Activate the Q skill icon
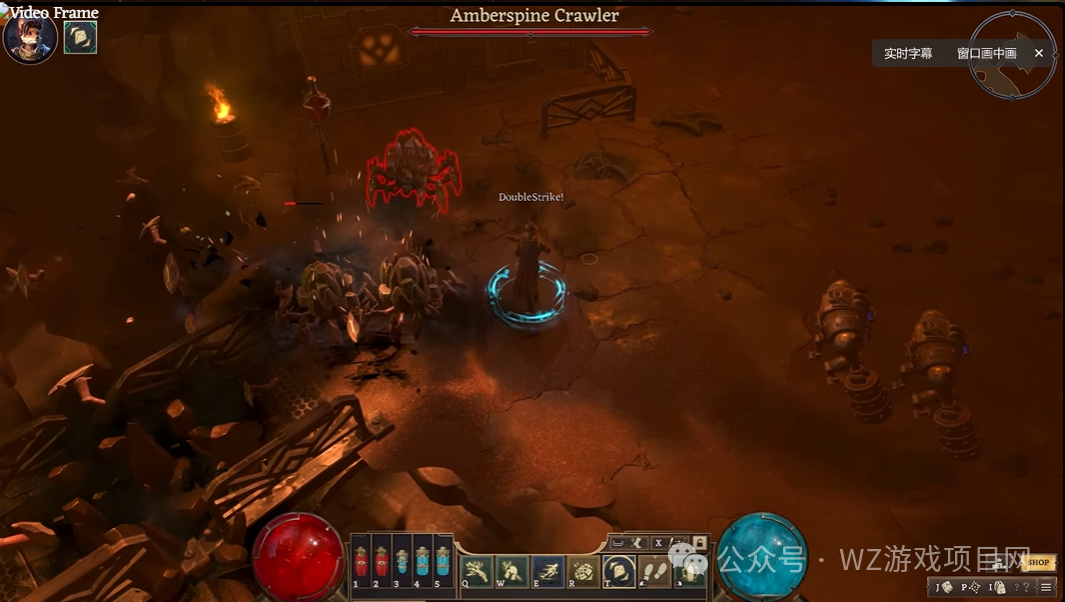1065x602 pixels. [x=475, y=571]
